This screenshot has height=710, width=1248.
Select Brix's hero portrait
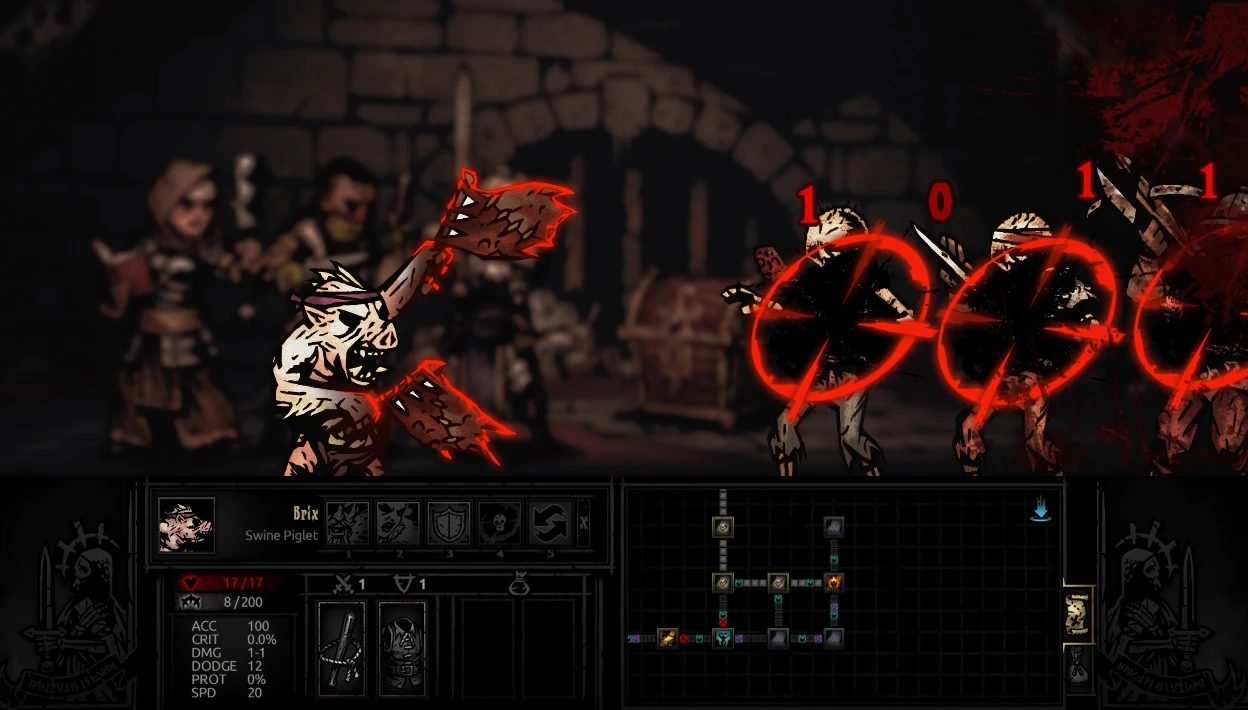click(186, 525)
